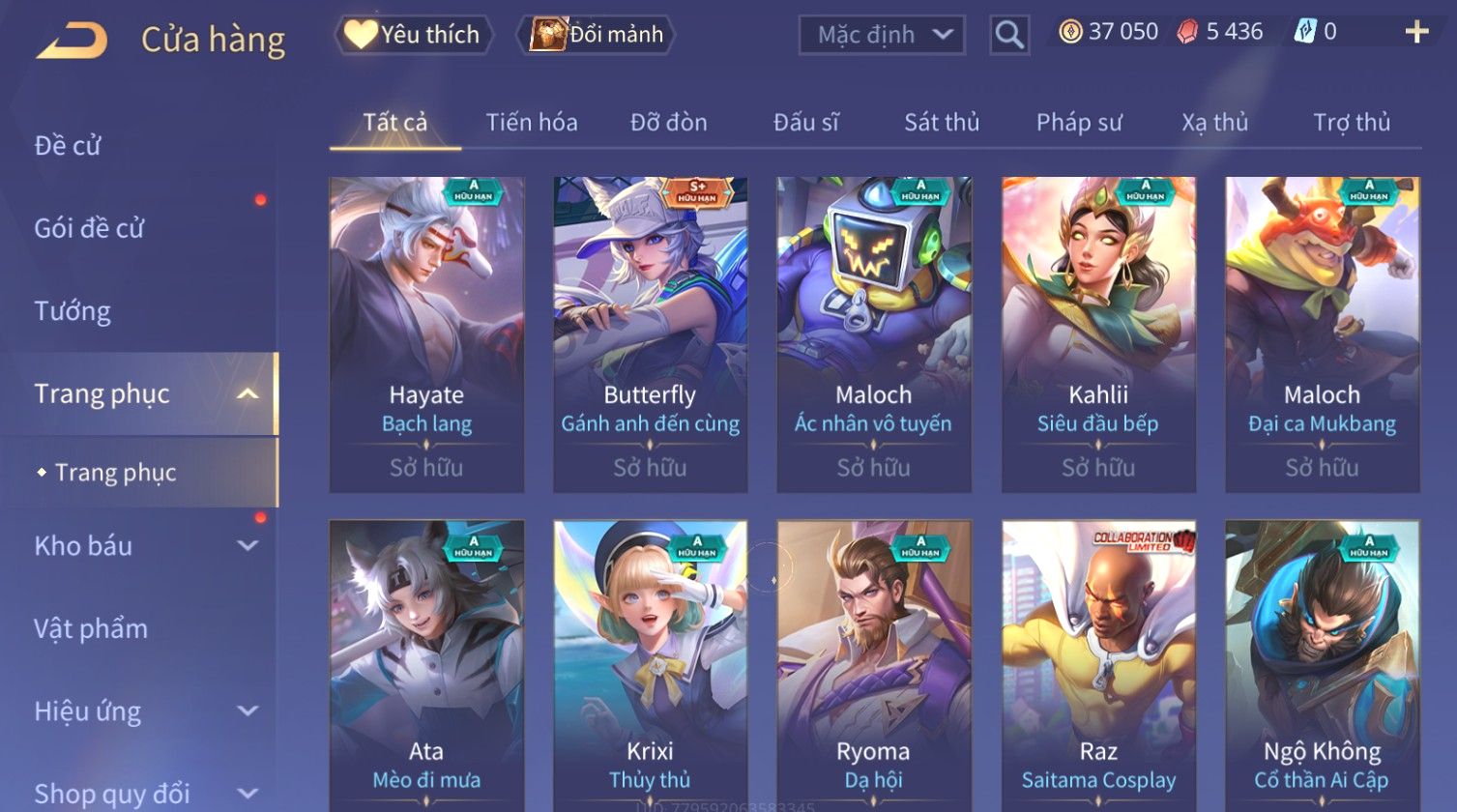Image resolution: width=1457 pixels, height=812 pixels.
Task: Select the Sát thủ category tab
Action: (941, 123)
